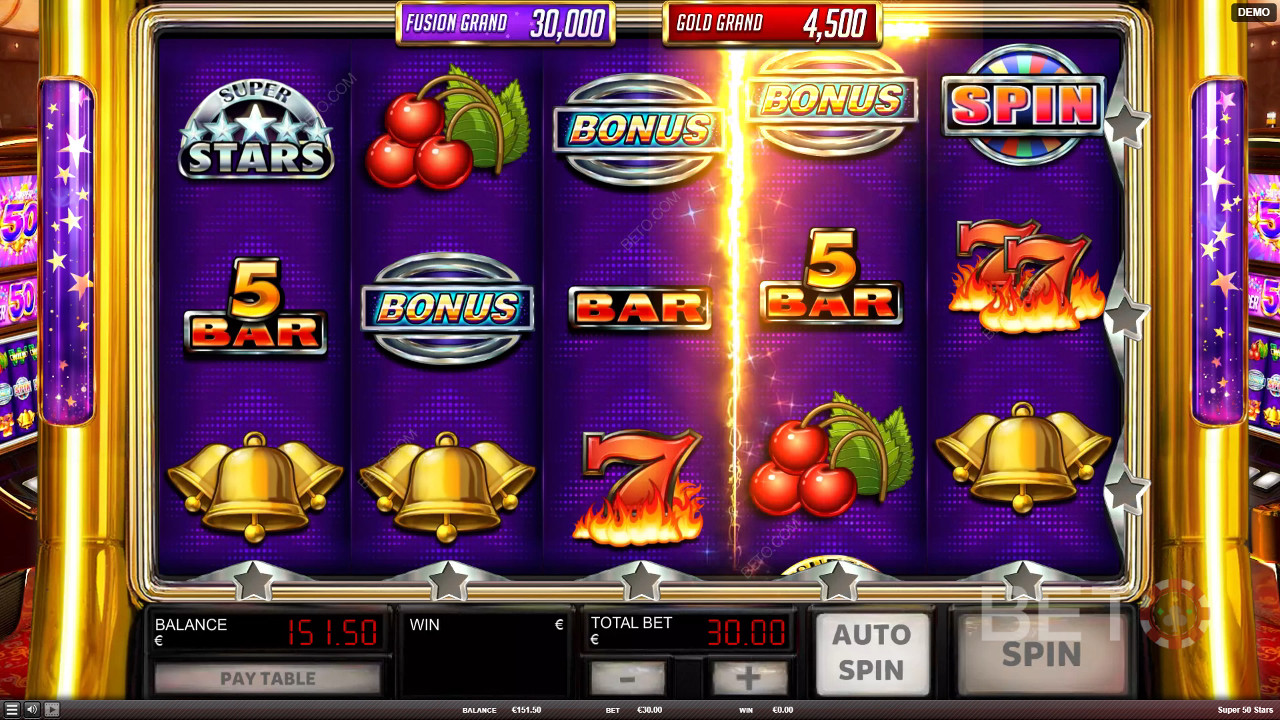Spin the reels with the SPIN button

click(1041, 655)
